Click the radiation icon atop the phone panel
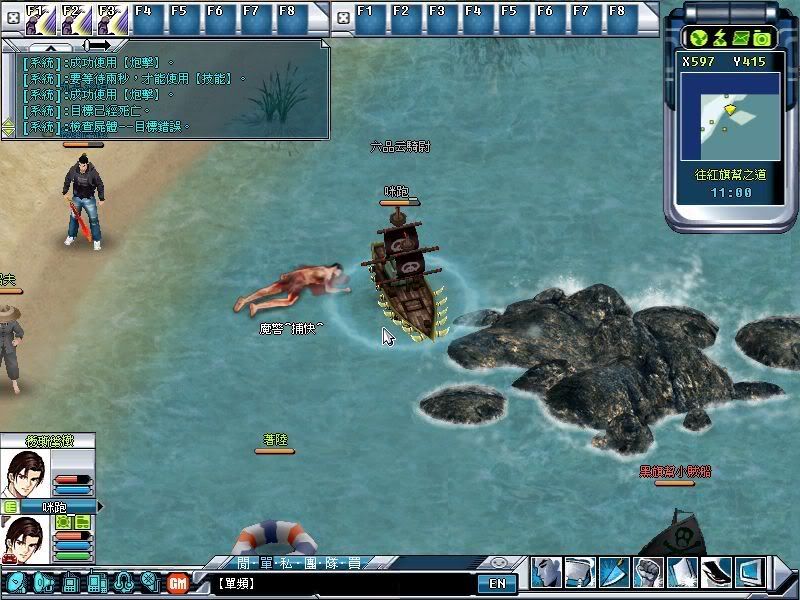The width and height of the screenshot is (800, 600). pyautogui.click(x=698, y=38)
